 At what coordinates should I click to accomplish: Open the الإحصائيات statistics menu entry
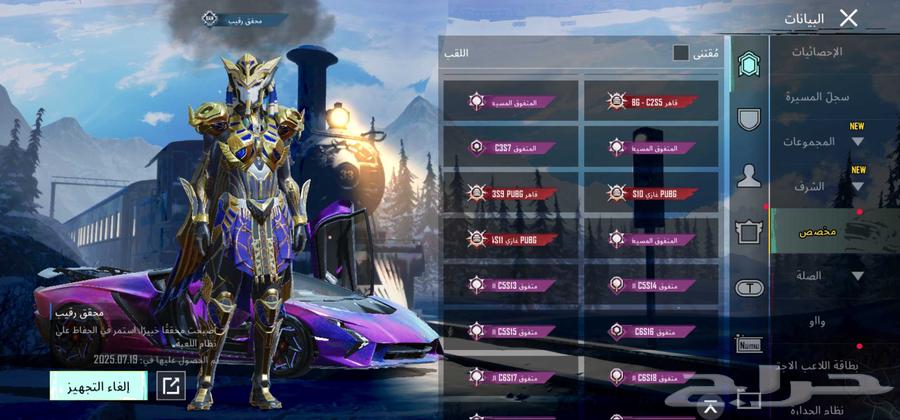point(816,51)
